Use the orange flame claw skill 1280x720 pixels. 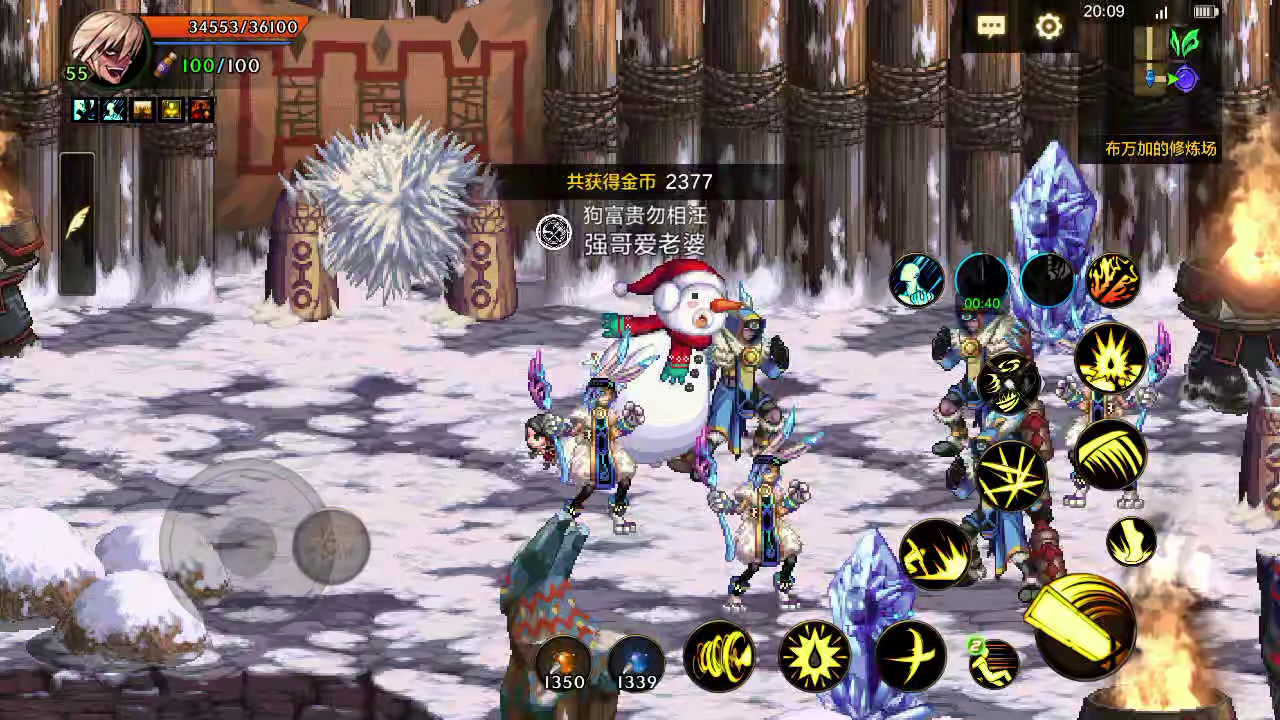click(1113, 280)
